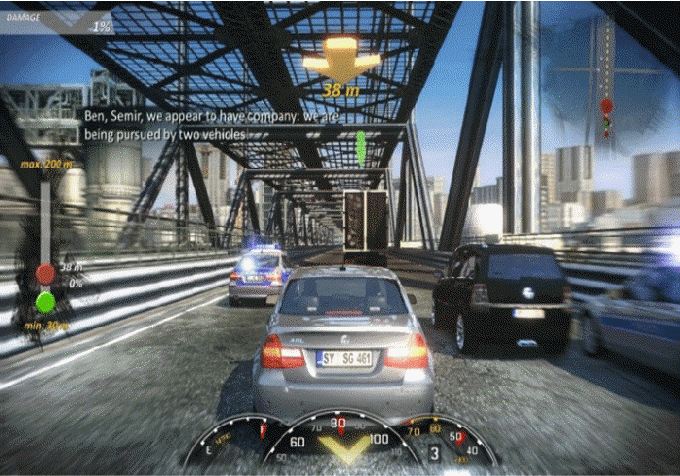
Task: Click the yellow objective arrow marker
Action: (341, 59)
